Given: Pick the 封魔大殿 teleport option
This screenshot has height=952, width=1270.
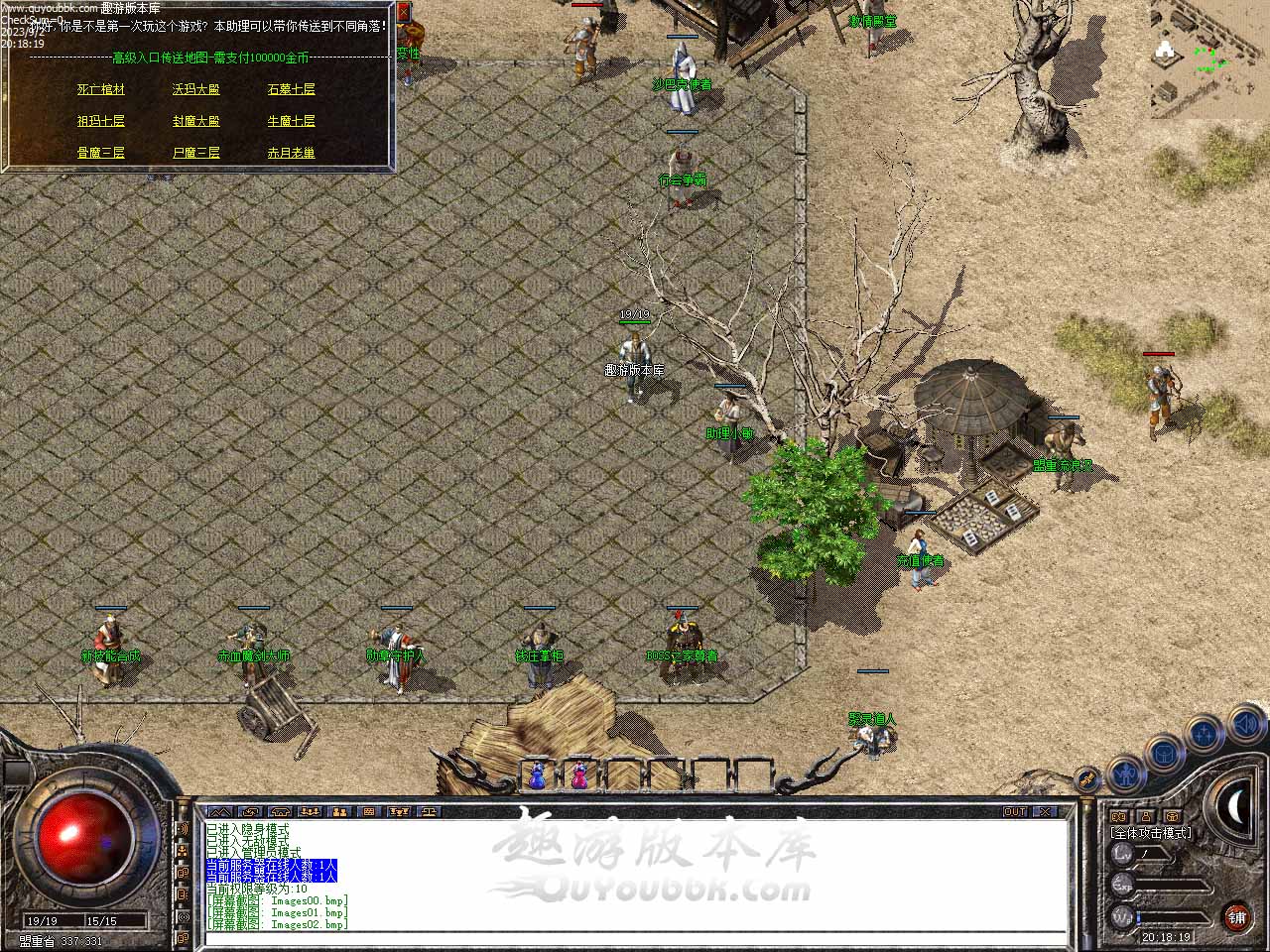Looking at the screenshot, I should (195, 121).
